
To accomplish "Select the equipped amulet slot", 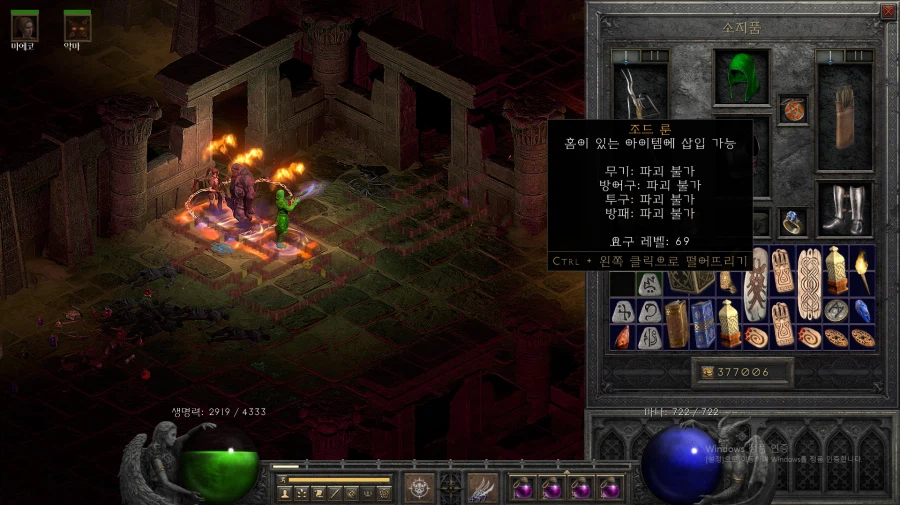I will pos(793,109).
